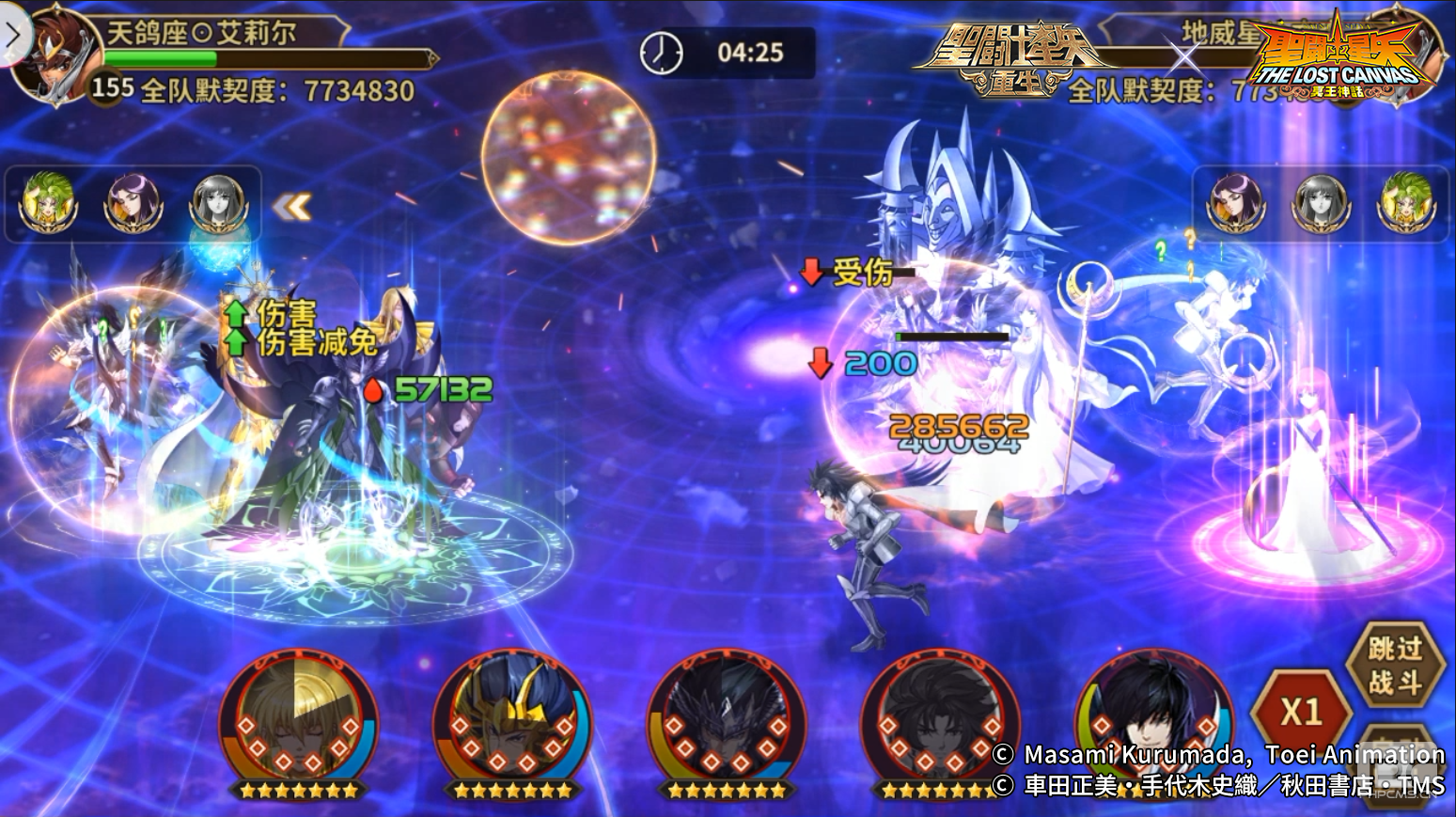Inspect the enemy's greyscale girl support icon
This screenshot has width=1456, height=817.
point(1321,202)
